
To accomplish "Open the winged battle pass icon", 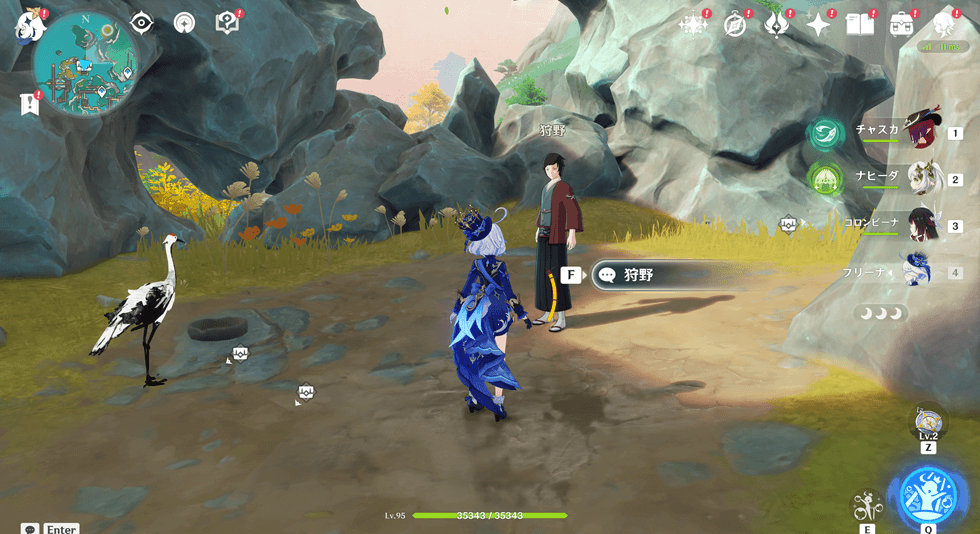I will [777, 25].
